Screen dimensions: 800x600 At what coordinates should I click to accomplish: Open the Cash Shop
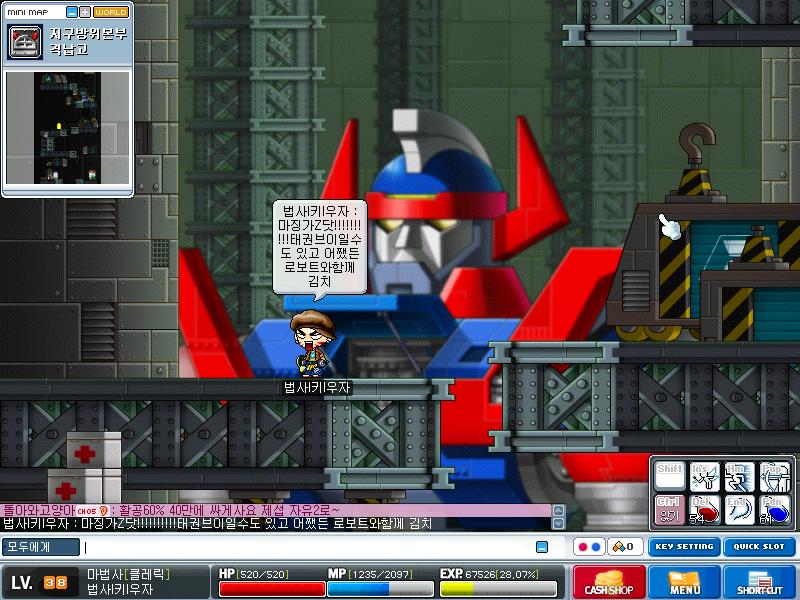(x=608, y=582)
